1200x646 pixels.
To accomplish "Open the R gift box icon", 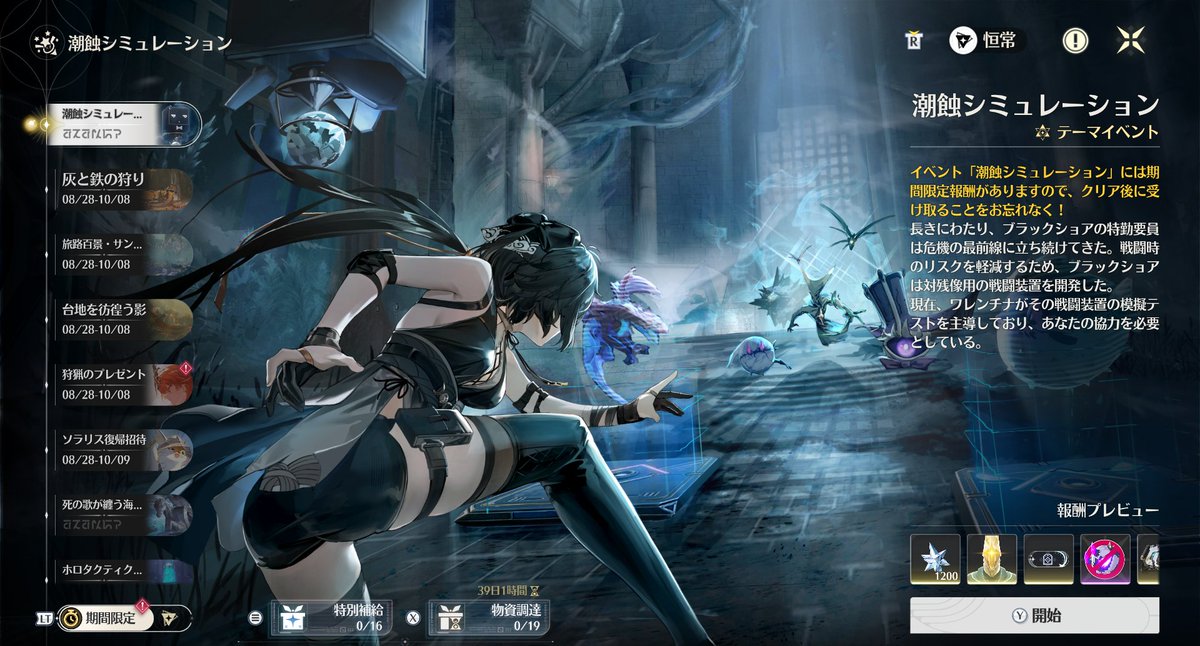I will (912, 41).
